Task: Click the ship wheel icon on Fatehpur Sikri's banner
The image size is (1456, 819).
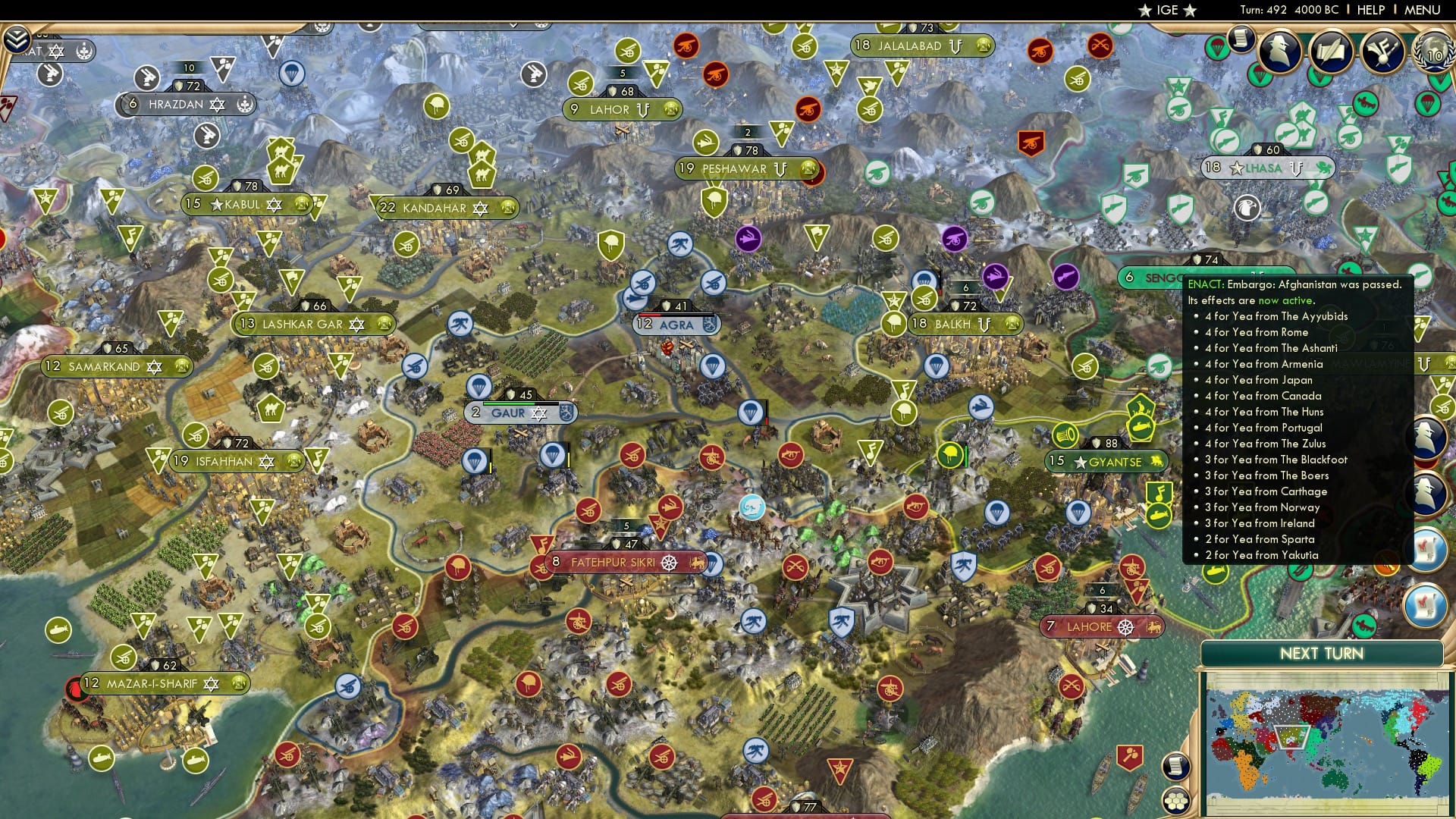Action: click(x=668, y=563)
